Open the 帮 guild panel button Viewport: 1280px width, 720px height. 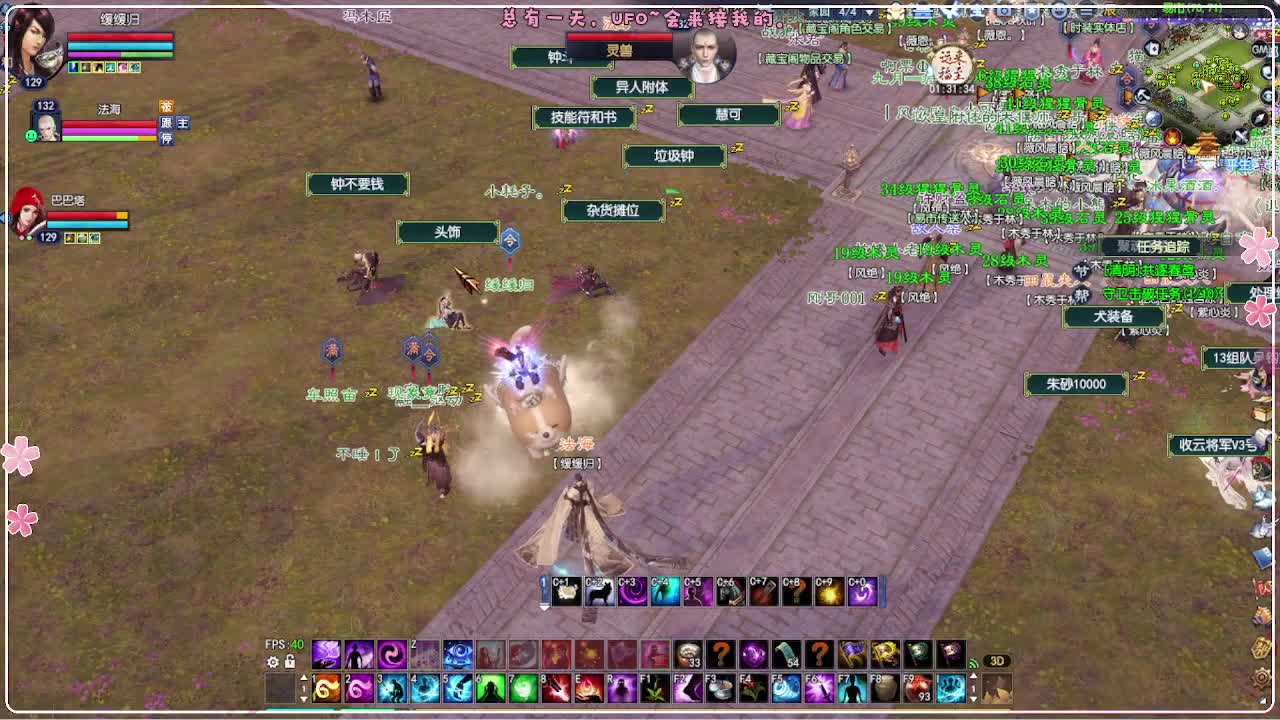click(1082, 293)
